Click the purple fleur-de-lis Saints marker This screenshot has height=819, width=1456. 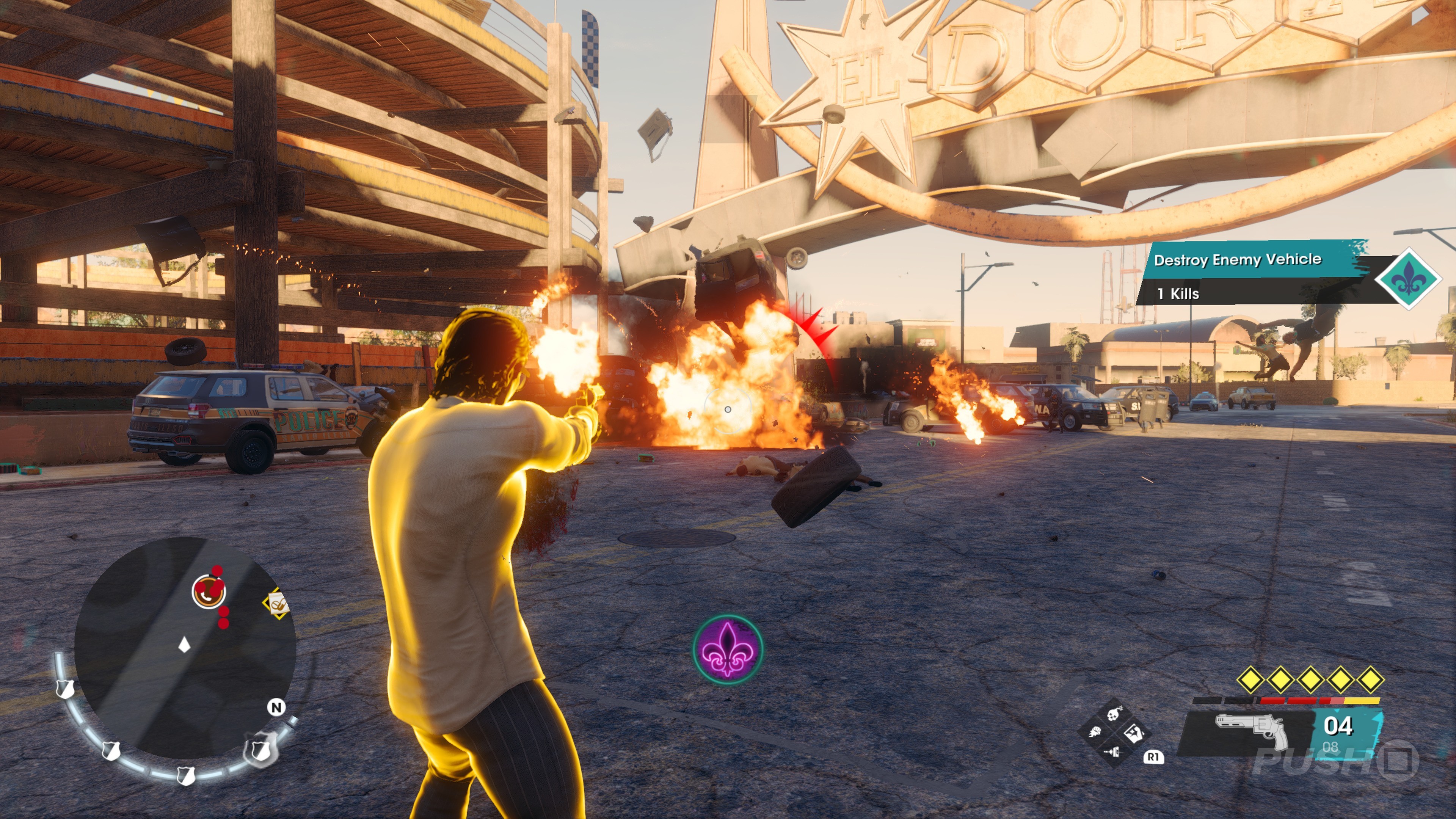click(x=728, y=649)
